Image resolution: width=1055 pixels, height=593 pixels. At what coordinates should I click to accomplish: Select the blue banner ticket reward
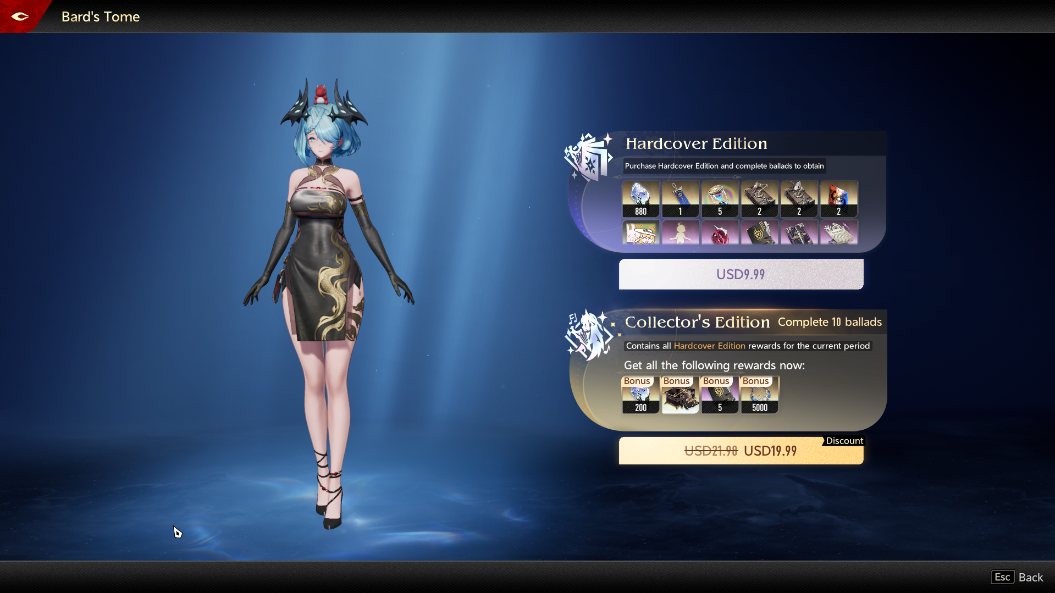[680, 198]
